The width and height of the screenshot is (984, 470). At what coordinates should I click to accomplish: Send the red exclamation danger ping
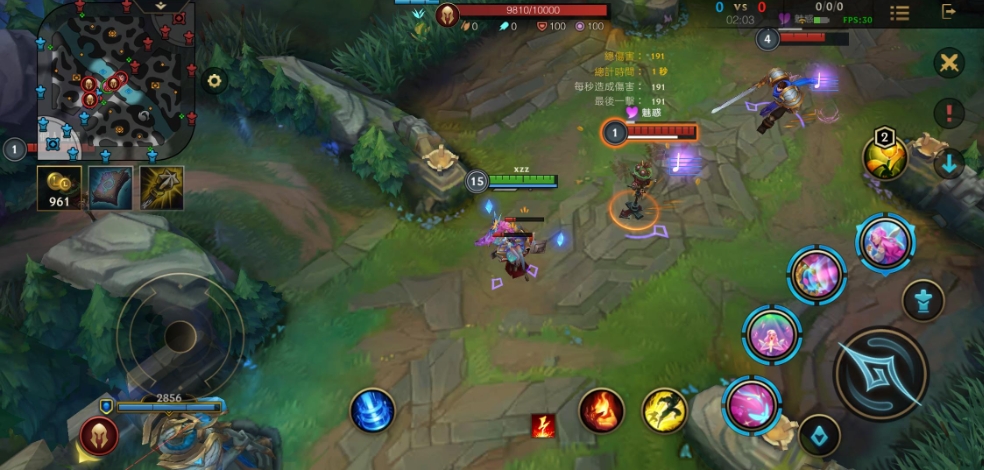(x=949, y=113)
